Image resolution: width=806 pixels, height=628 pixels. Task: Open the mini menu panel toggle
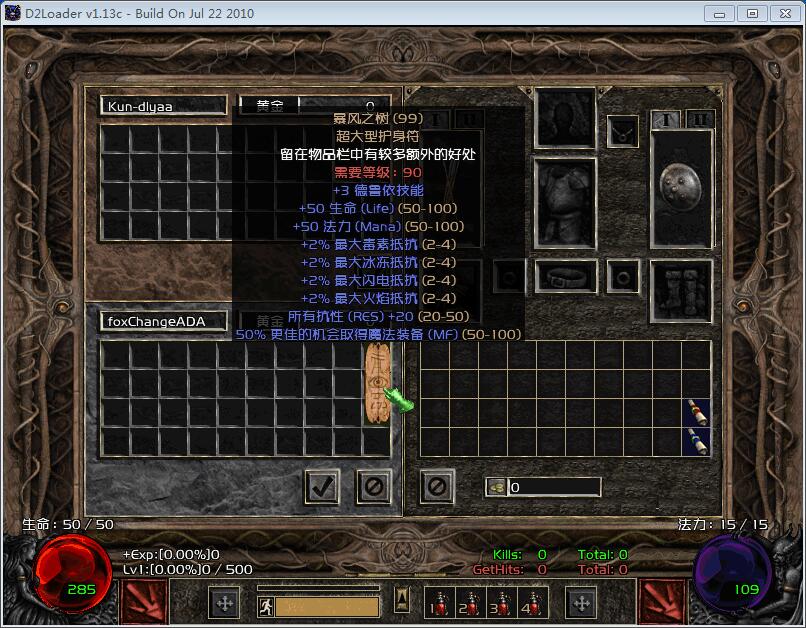(402, 600)
